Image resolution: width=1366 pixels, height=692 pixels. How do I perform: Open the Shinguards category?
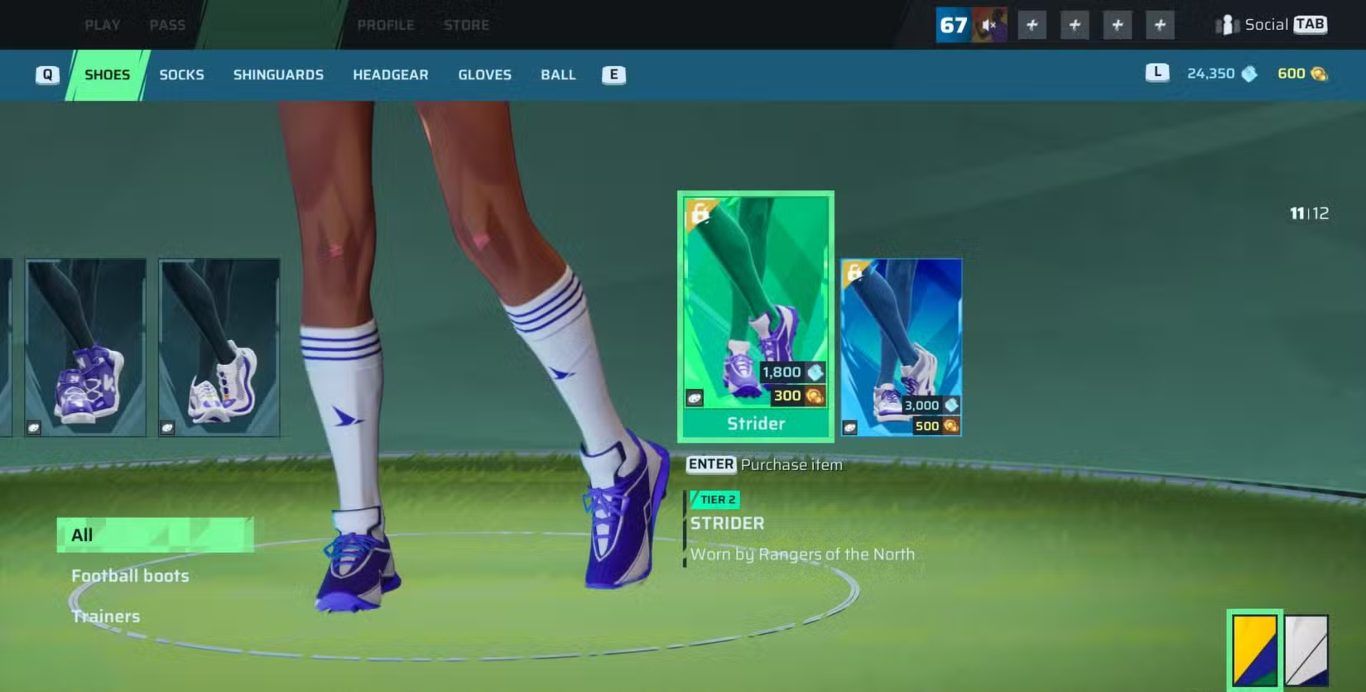pos(278,75)
